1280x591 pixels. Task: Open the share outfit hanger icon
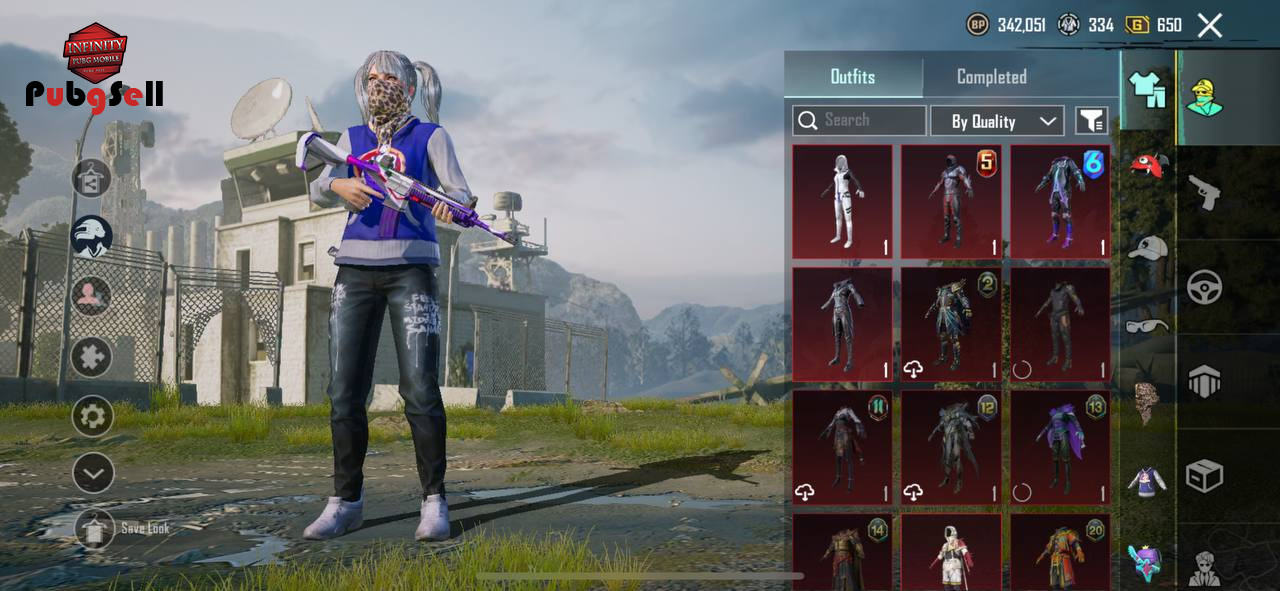(x=91, y=179)
